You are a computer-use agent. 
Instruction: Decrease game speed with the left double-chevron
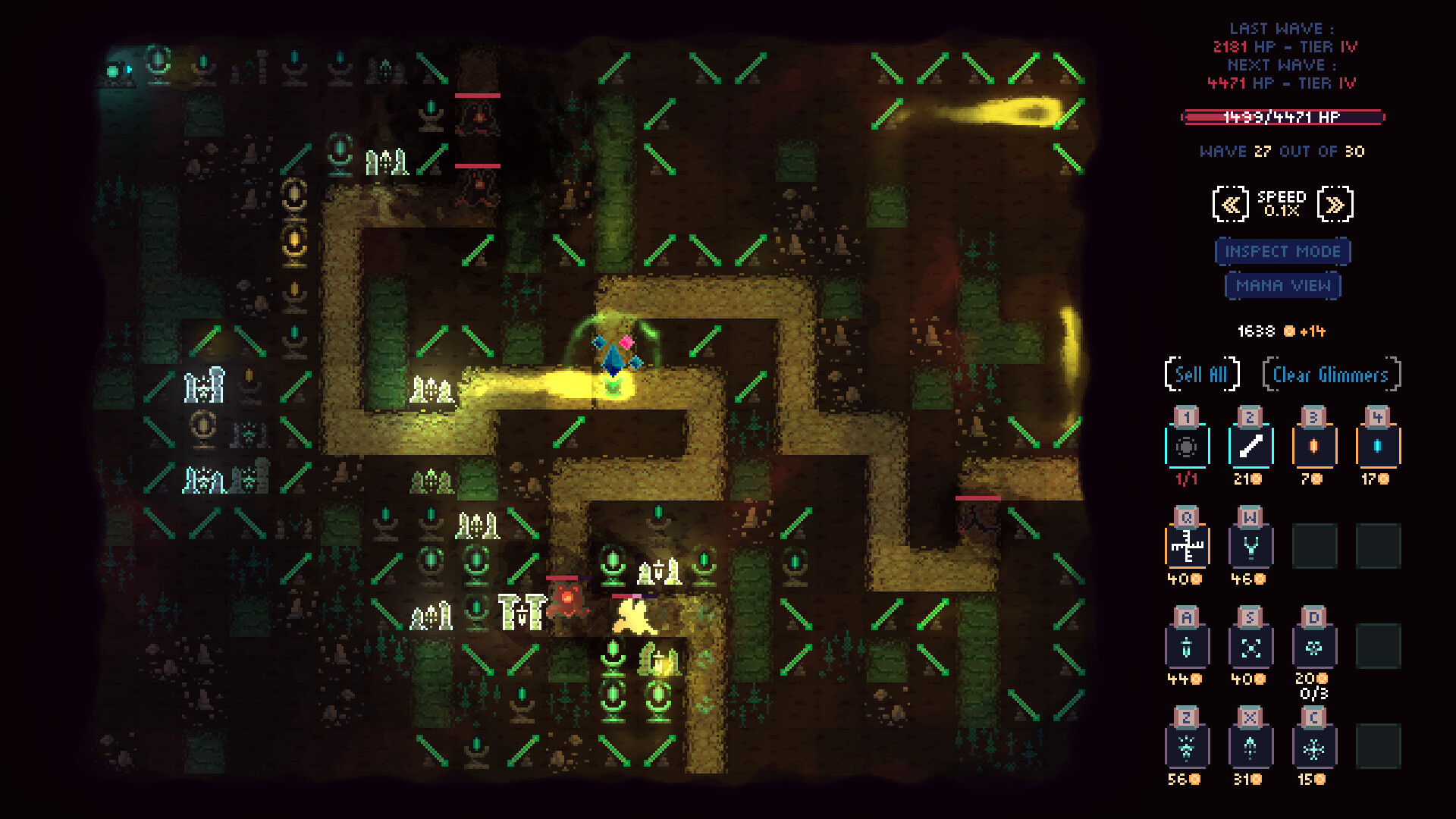(1232, 203)
